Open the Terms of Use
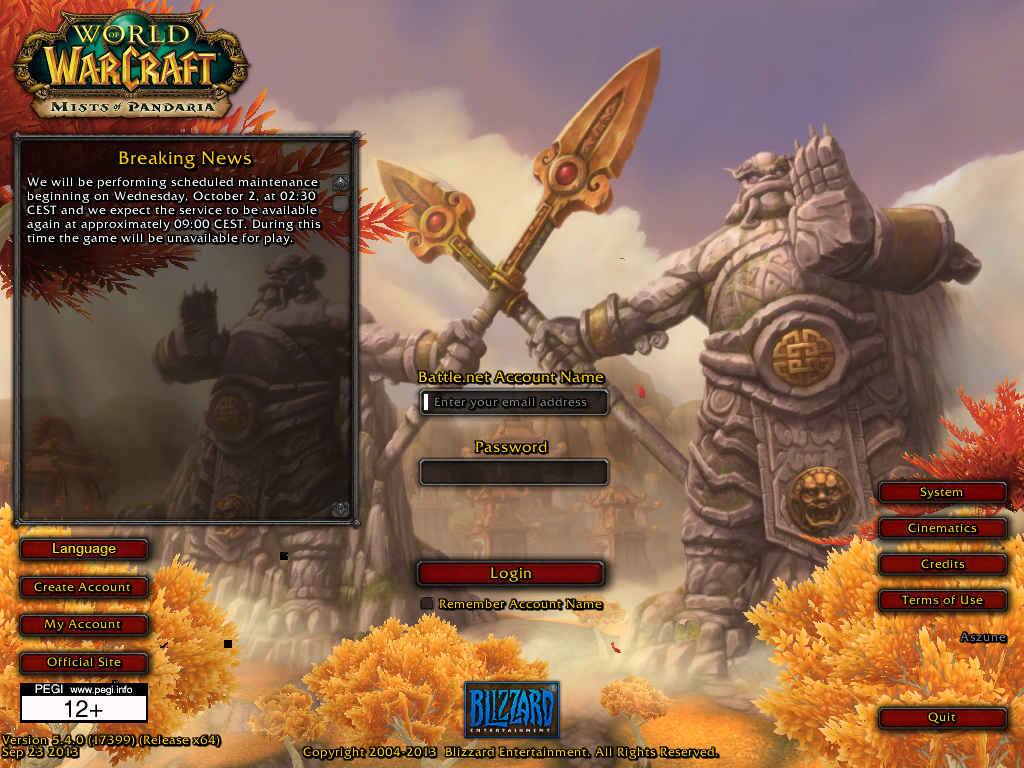Viewport: 1024px width, 768px height. point(941,600)
